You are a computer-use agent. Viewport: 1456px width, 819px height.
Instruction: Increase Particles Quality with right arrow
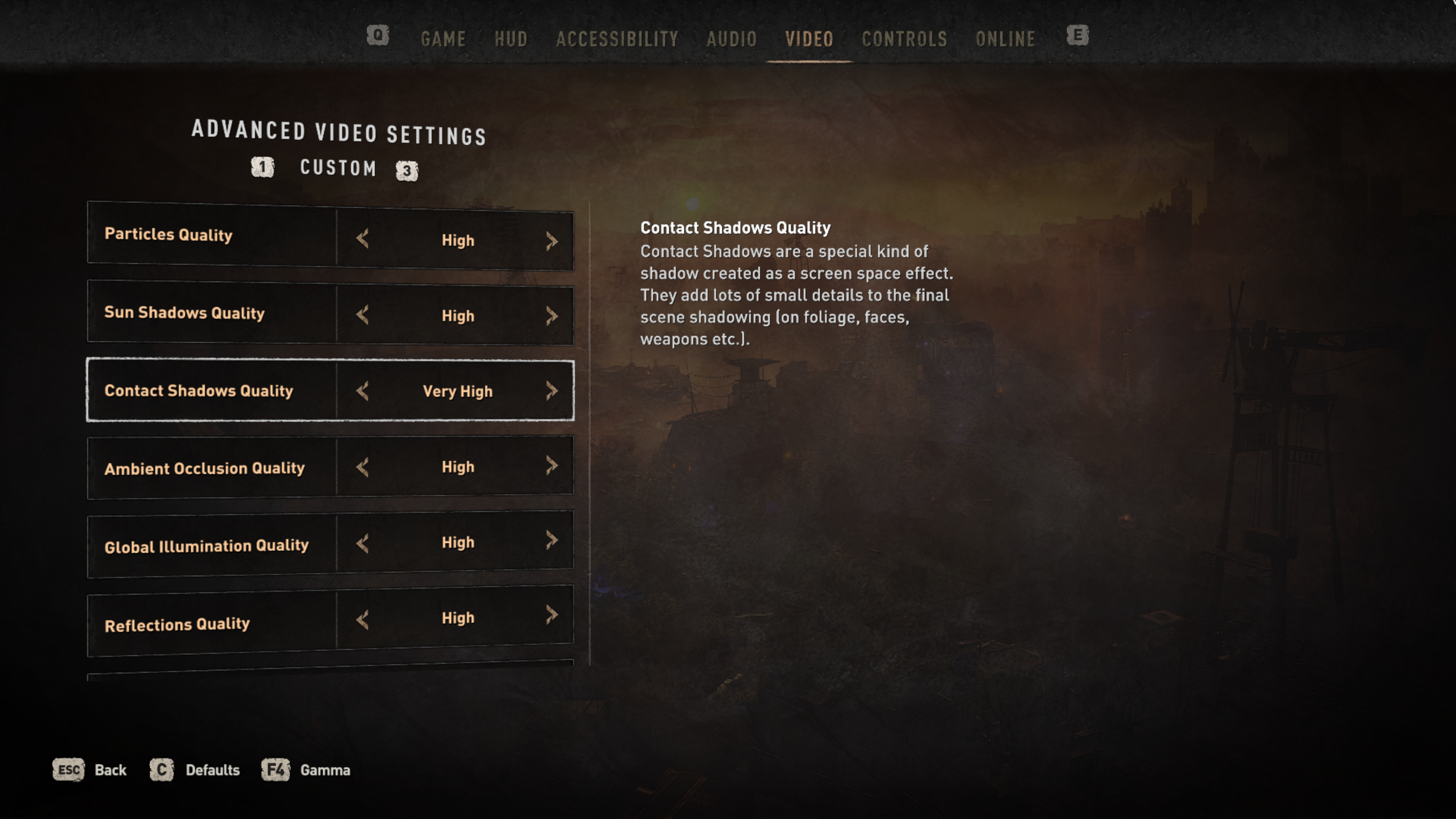(x=552, y=242)
